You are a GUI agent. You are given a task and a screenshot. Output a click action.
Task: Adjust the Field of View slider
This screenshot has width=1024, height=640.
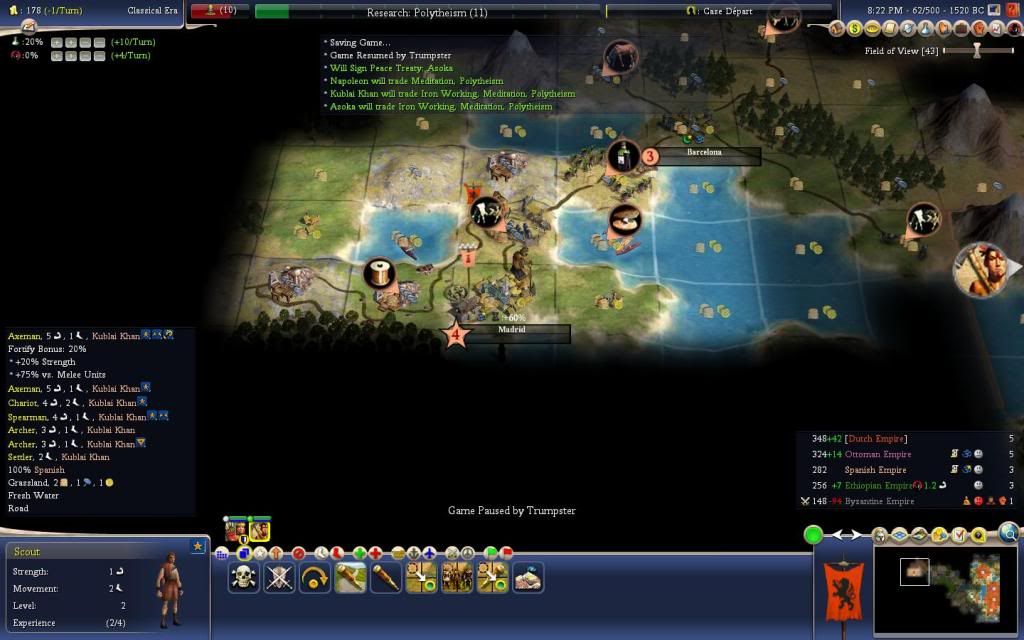[x=977, y=50]
